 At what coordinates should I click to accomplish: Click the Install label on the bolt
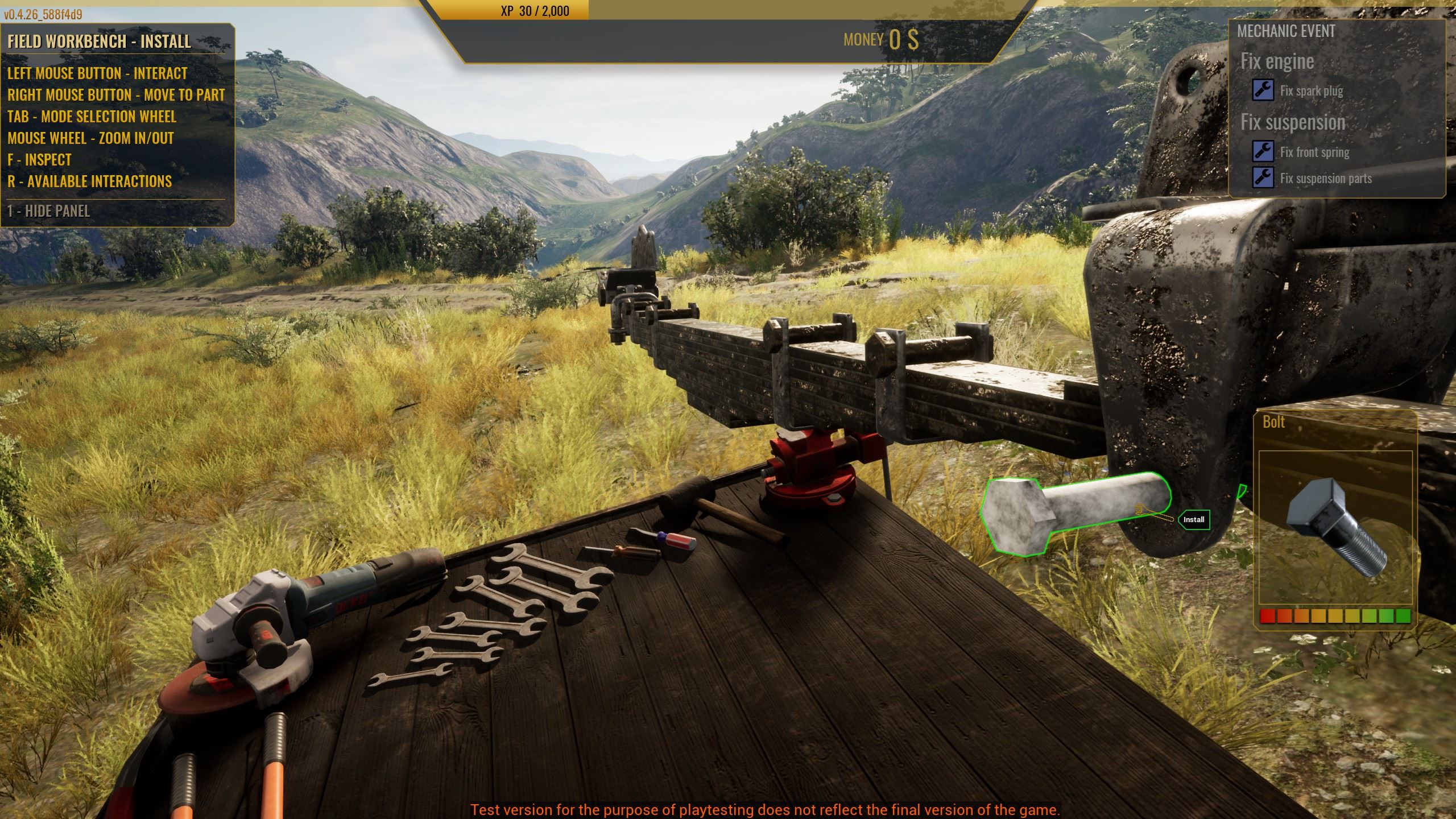coord(1193,519)
